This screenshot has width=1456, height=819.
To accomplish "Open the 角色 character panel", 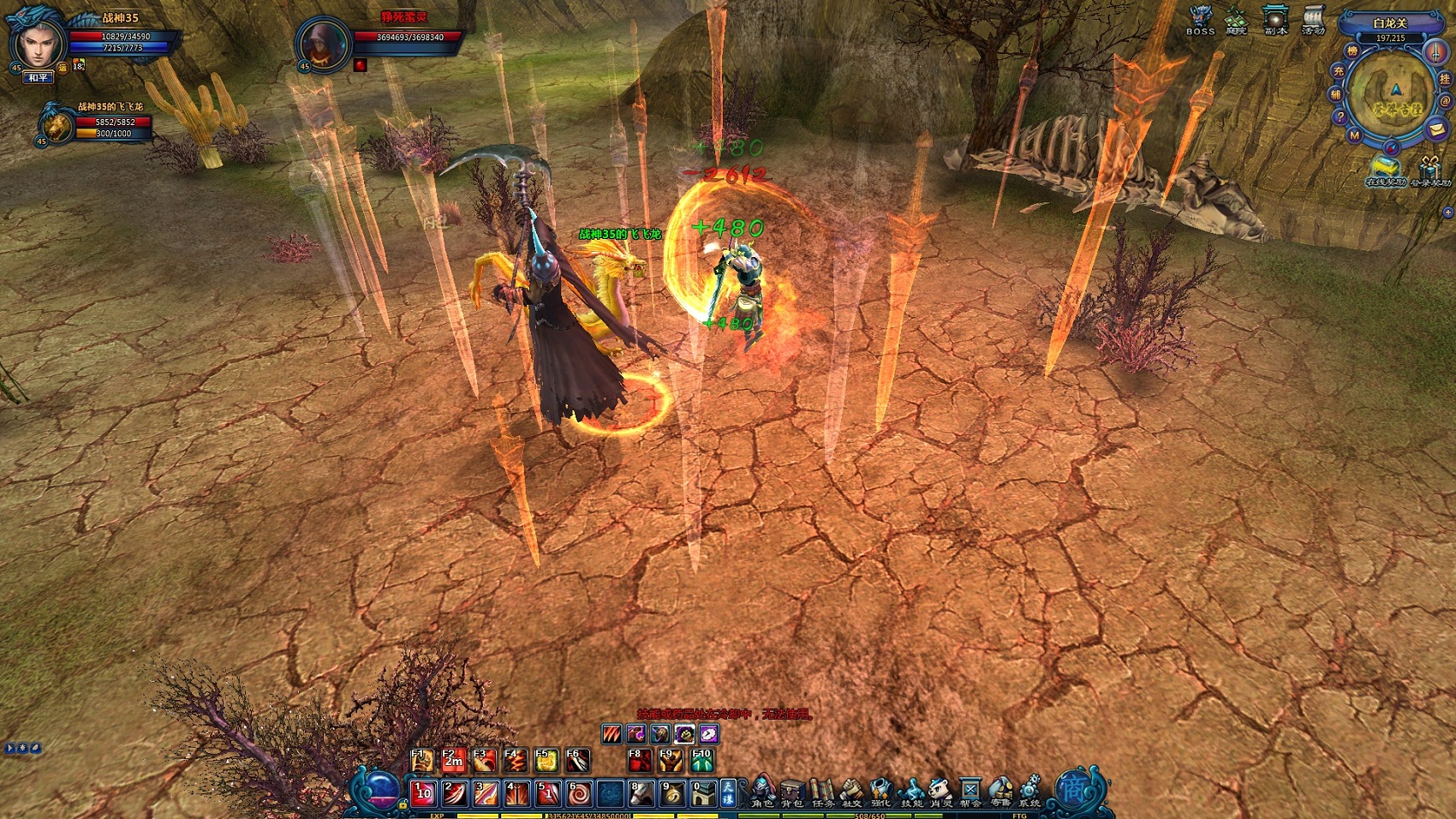I will 762,792.
